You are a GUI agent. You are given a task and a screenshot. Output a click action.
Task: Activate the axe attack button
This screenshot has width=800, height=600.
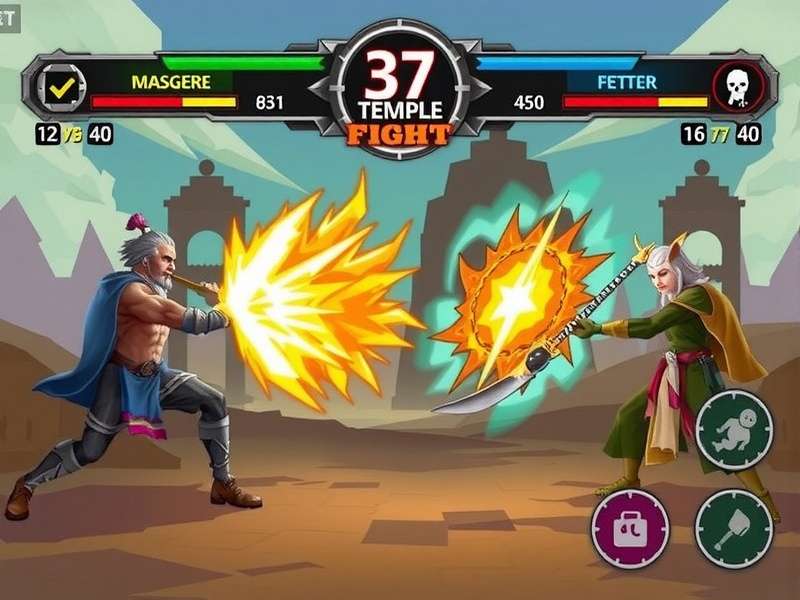tap(734, 528)
